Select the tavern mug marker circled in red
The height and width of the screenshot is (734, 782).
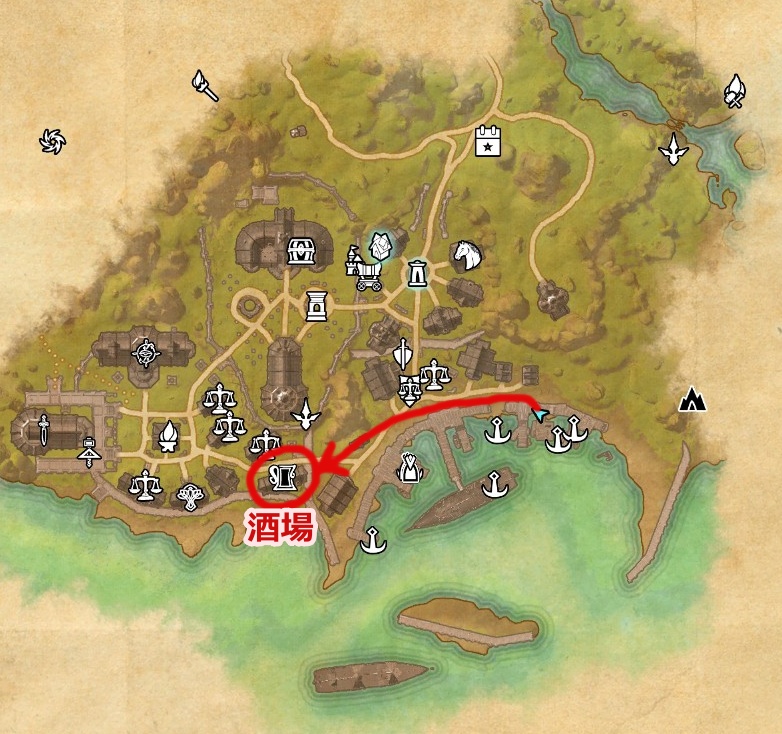click(281, 474)
